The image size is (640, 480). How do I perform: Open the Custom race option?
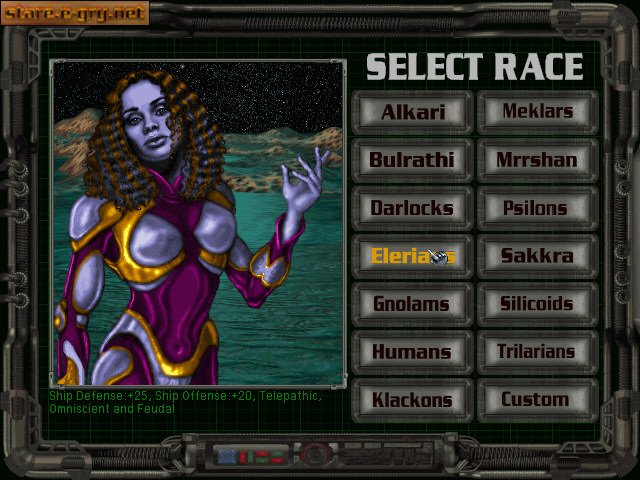(537, 400)
